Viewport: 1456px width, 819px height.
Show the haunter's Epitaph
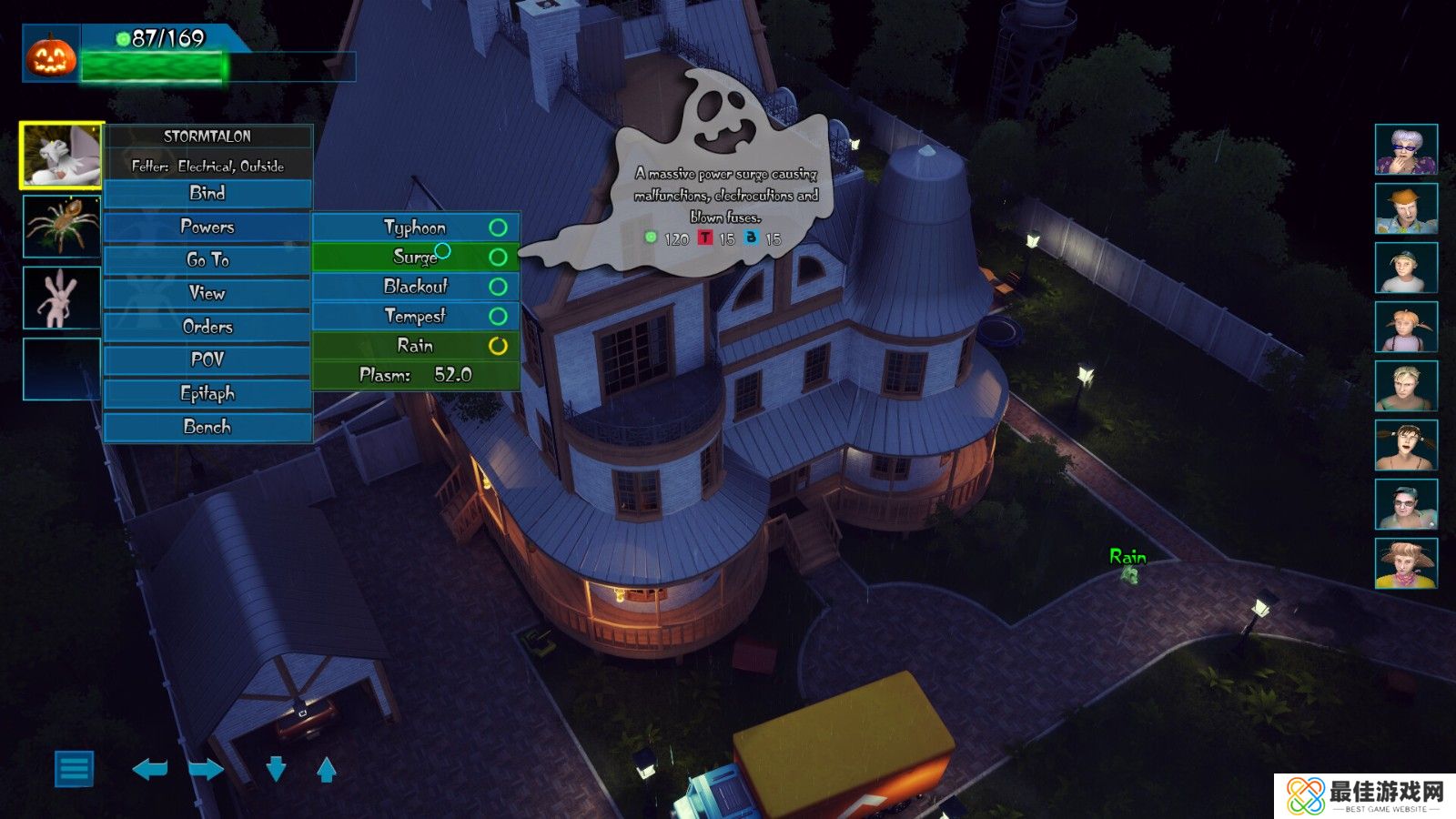pos(207,393)
